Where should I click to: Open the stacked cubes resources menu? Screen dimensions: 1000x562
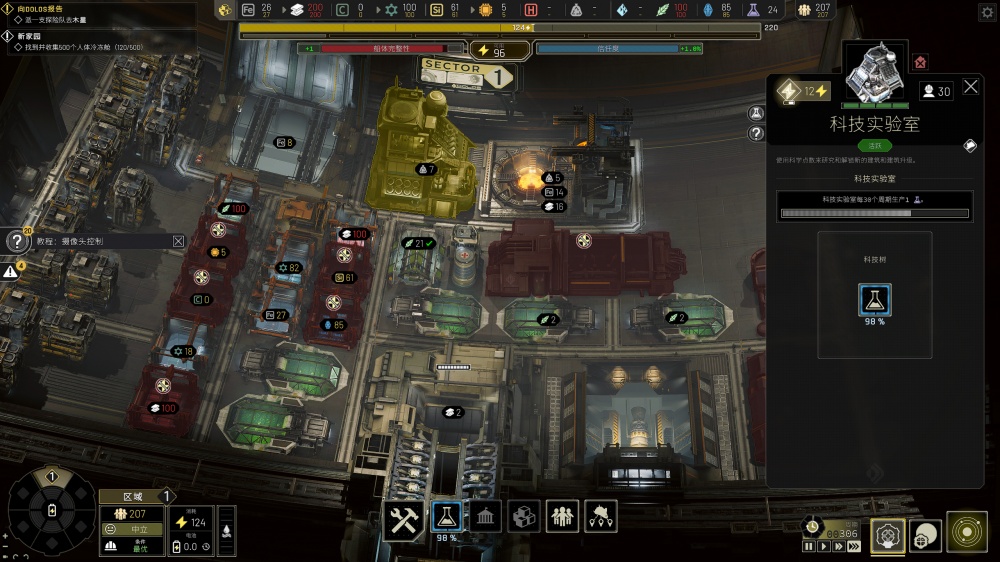524,517
